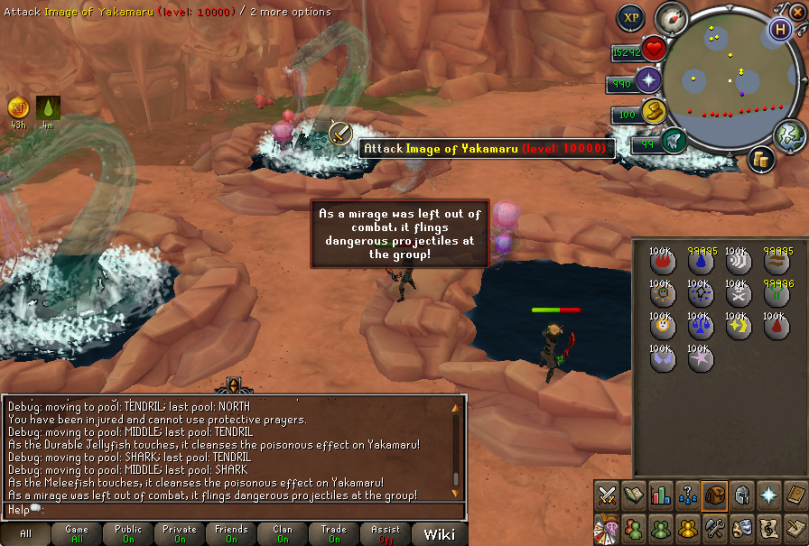Open the money pouch coins icon
Viewport: 809px width, 546px height.
pyautogui.click(x=761, y=159)
